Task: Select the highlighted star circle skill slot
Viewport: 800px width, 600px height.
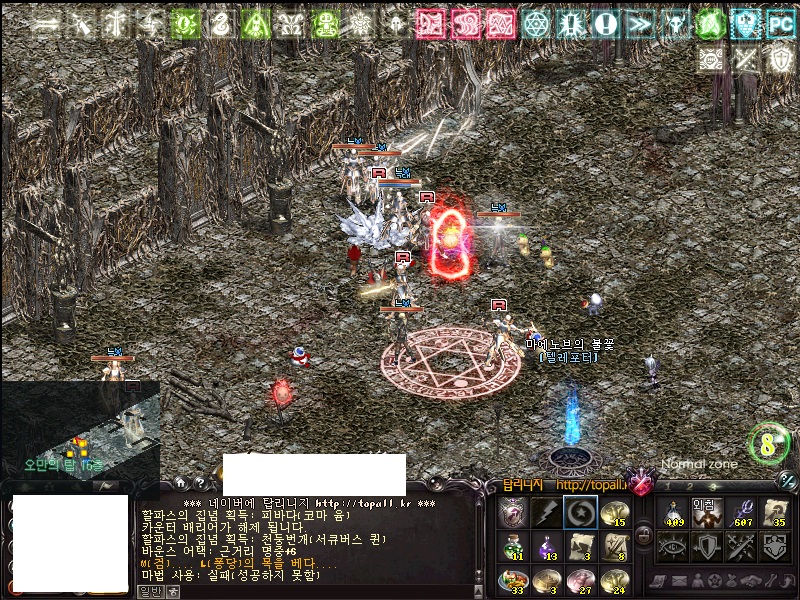Action: pos(580,512)
